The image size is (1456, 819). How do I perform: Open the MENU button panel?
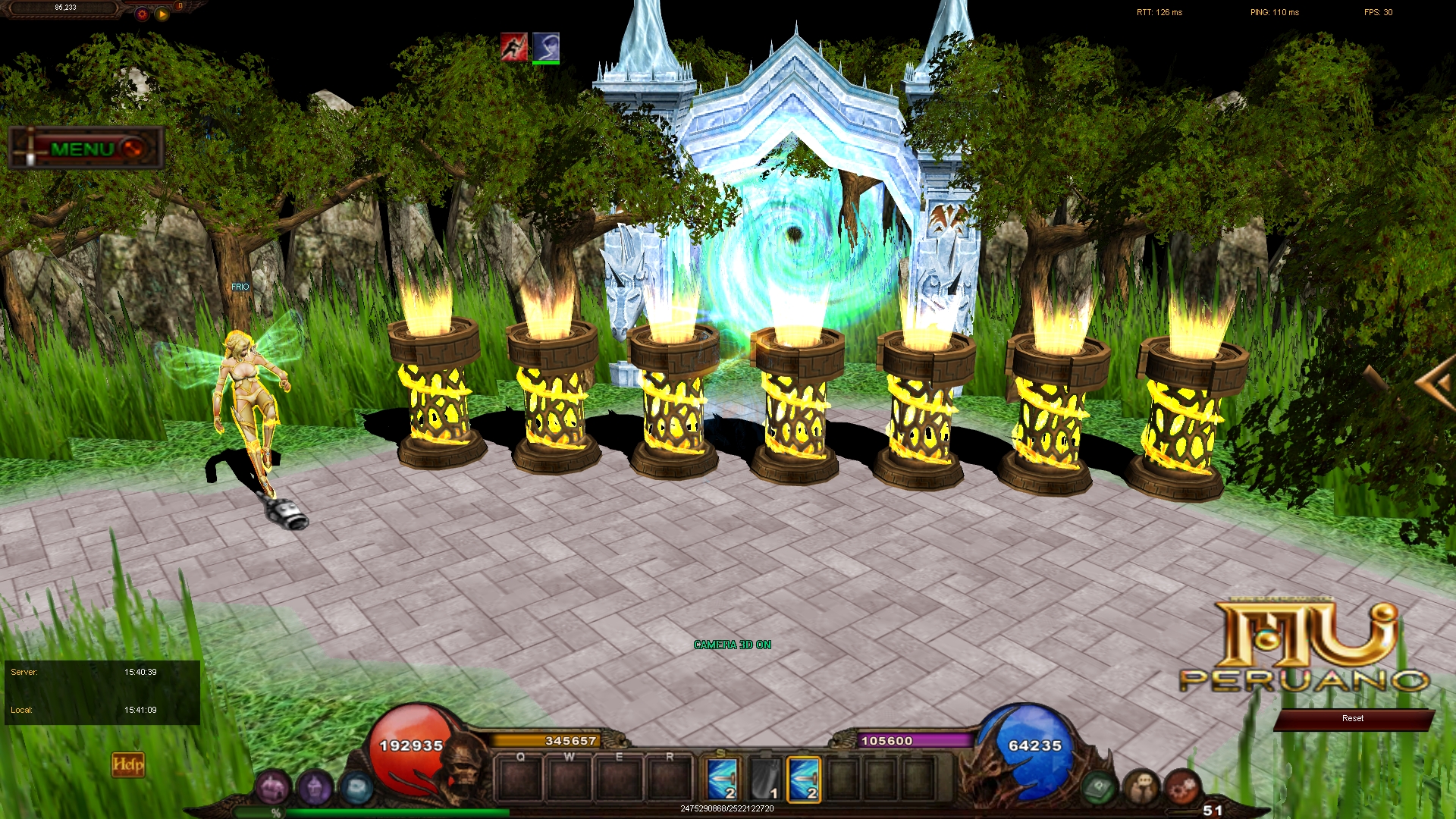85,149
